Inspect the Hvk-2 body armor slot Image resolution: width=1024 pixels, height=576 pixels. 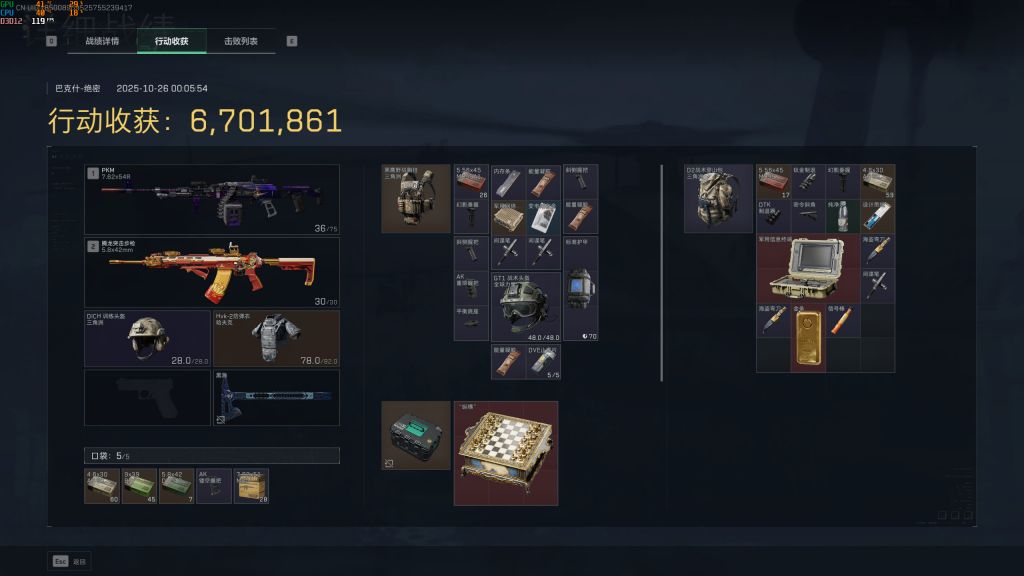(x=275, y=338)
